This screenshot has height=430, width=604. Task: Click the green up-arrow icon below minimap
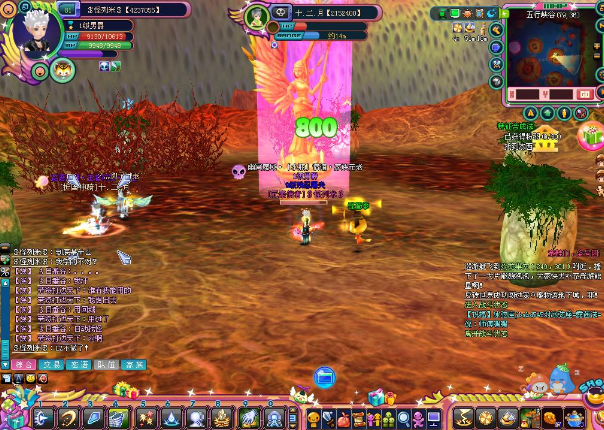click(x=548, y=113)
